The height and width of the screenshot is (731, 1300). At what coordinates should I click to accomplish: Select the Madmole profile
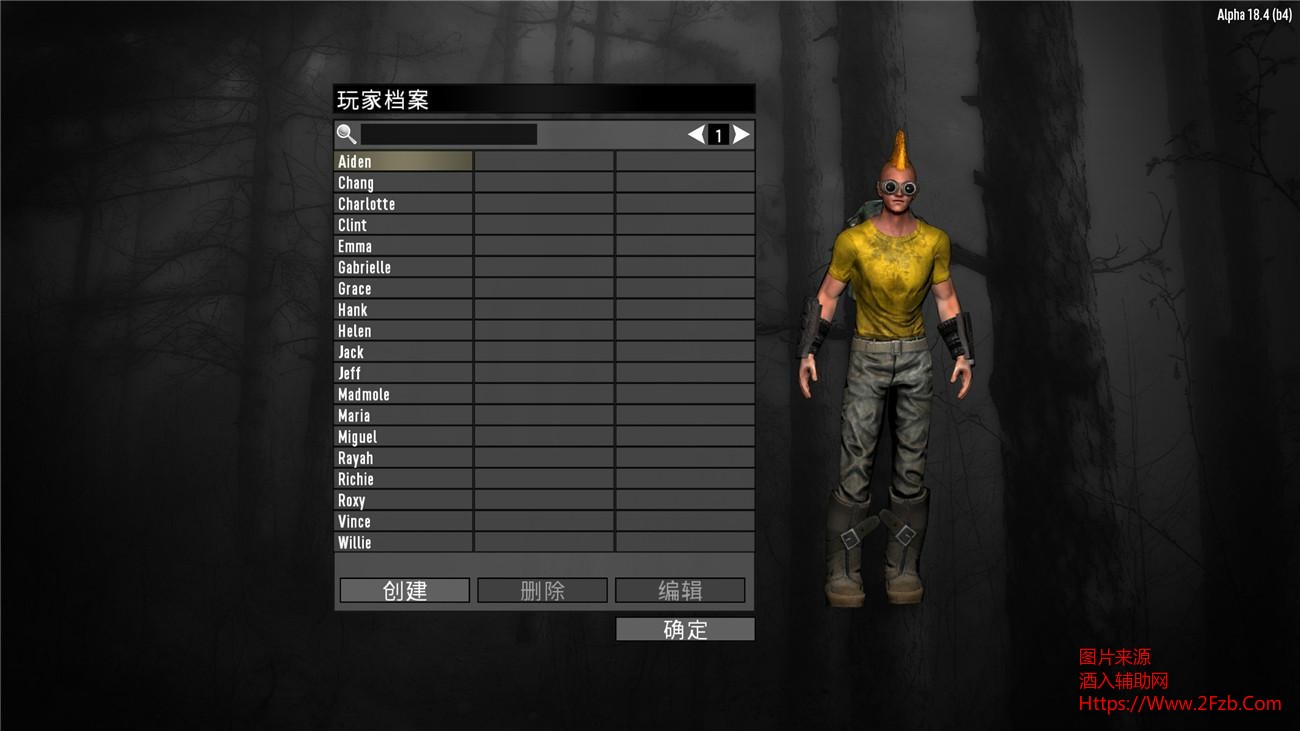click(x=403, y=395)
